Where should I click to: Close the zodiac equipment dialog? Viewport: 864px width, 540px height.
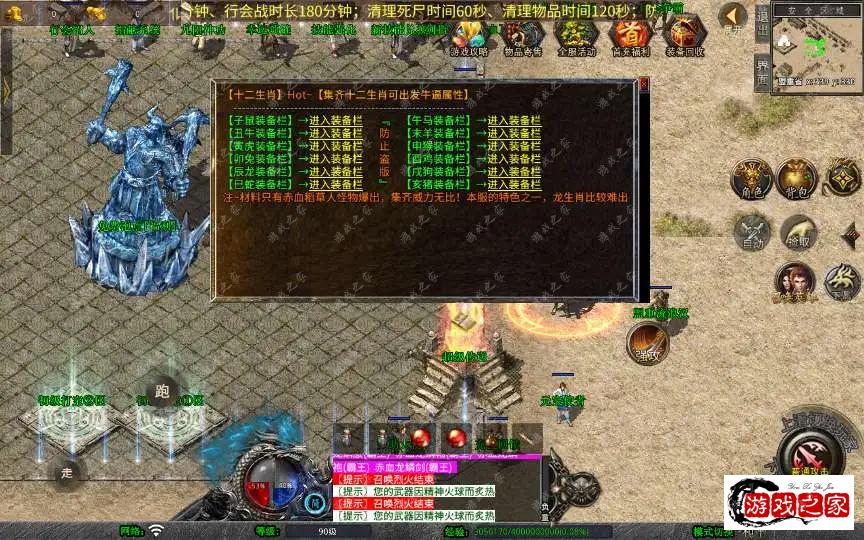[x=644, y=85]
